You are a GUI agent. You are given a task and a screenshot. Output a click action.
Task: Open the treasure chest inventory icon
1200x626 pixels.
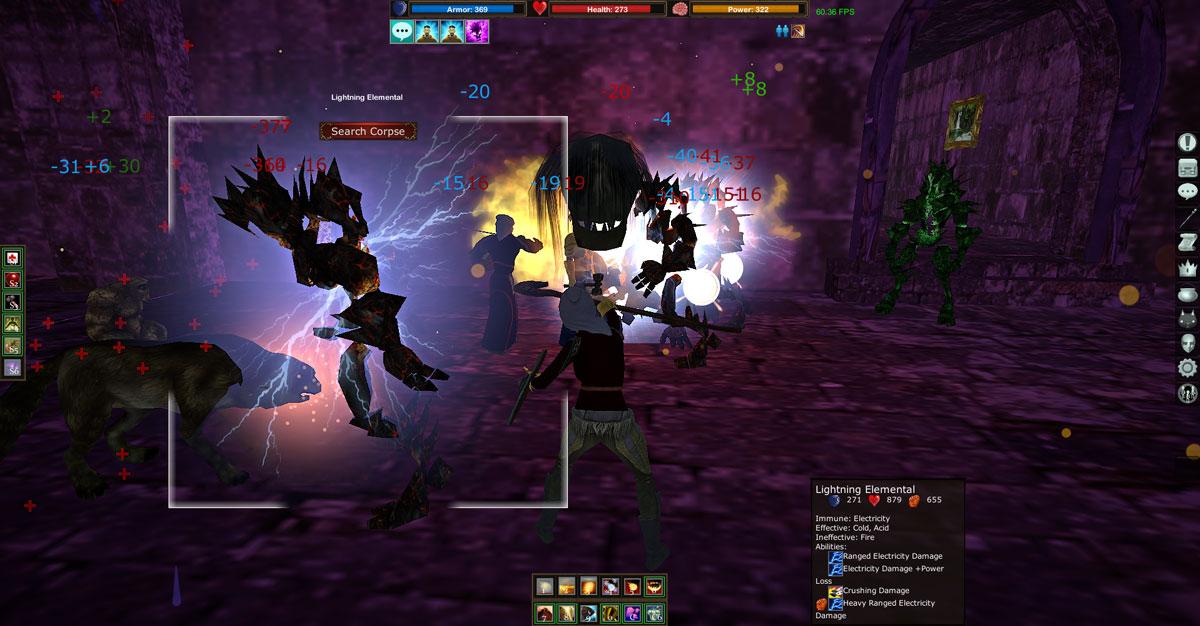[x=1188, y=167]
